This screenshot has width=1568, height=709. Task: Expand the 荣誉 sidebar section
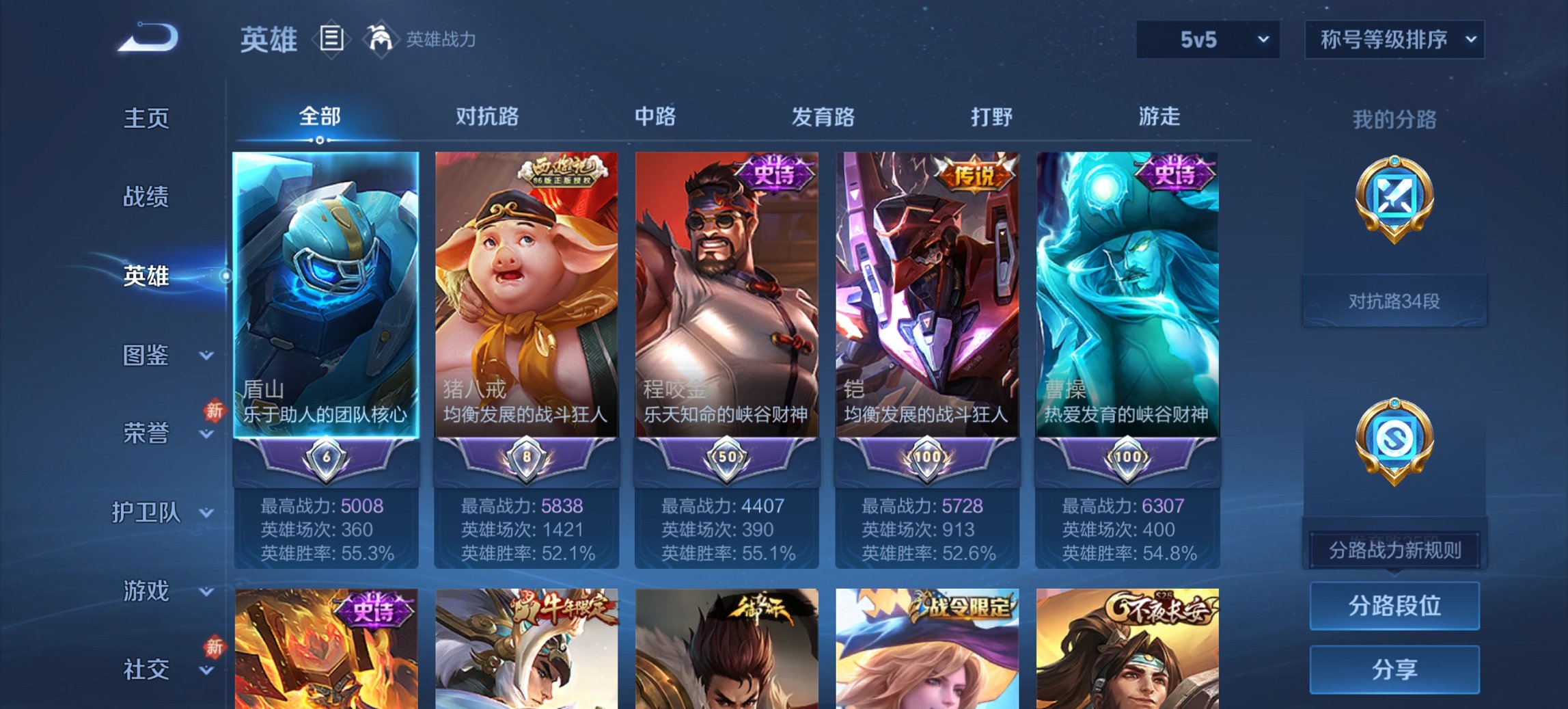click(x=146, y=432)
